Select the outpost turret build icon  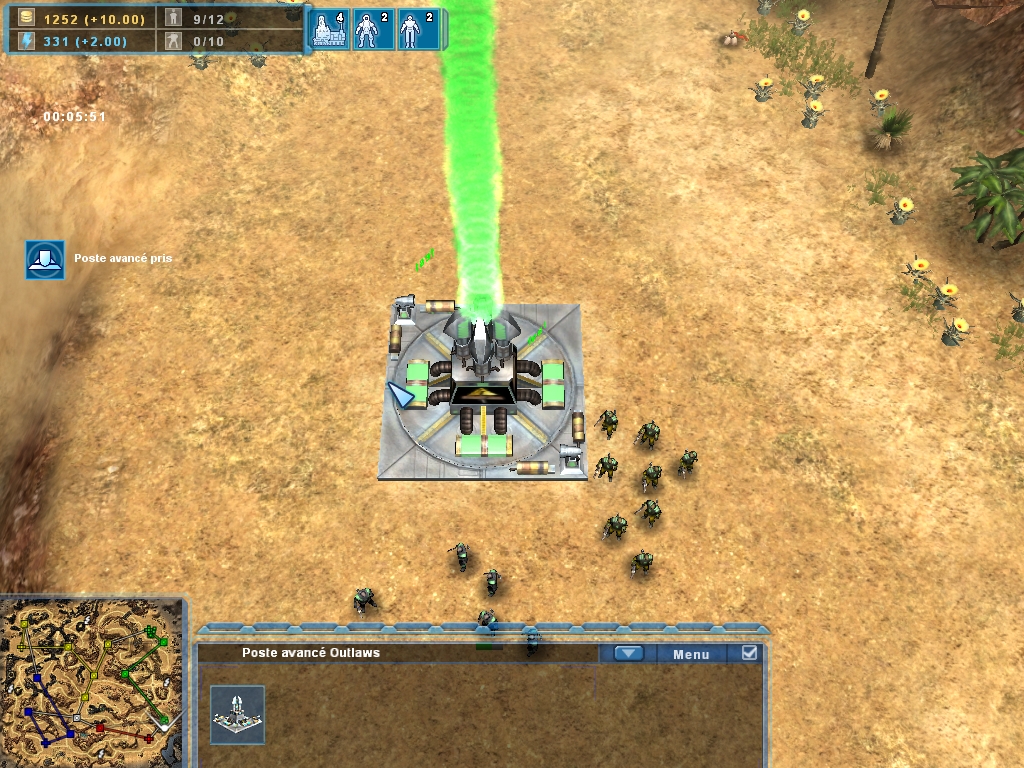(238, 714)
